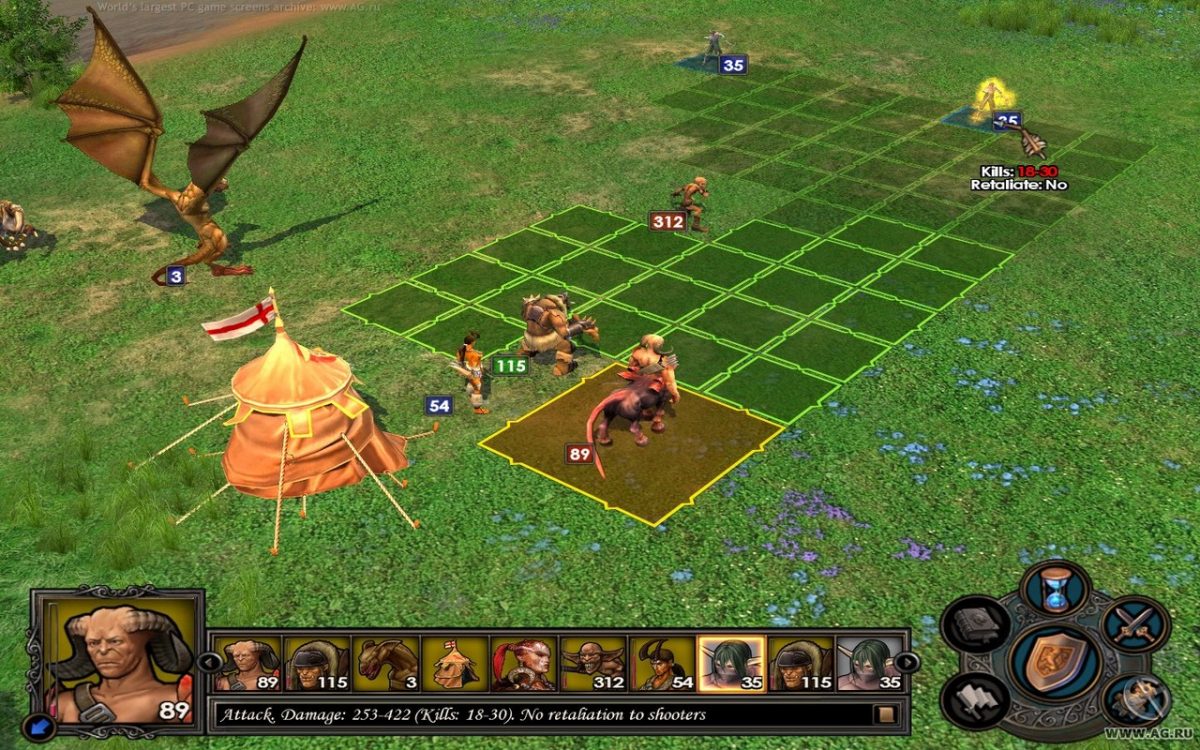
Task: Click the large active creature portrait
Action: coord(118,655)
